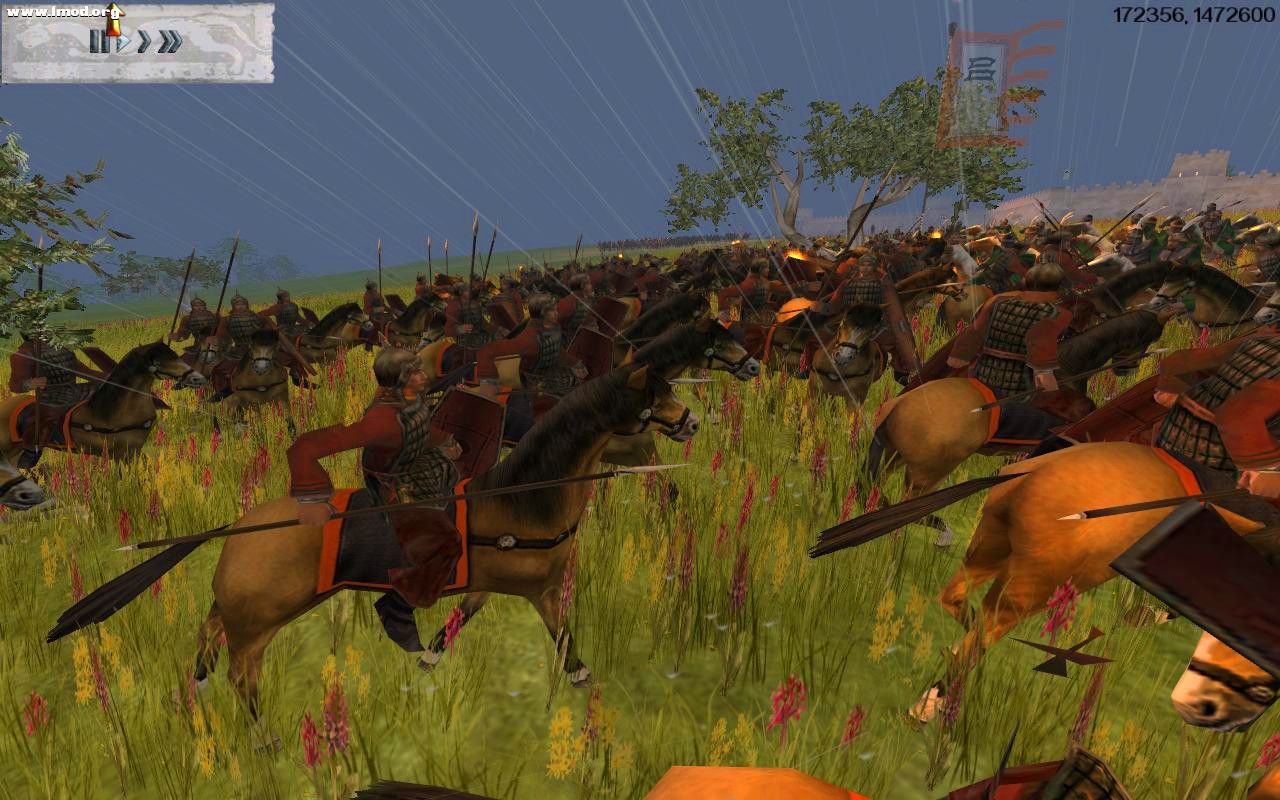Select the single-chevron fast forward icon
This screenshot has width=1280, height=800.
coord(143,42)
